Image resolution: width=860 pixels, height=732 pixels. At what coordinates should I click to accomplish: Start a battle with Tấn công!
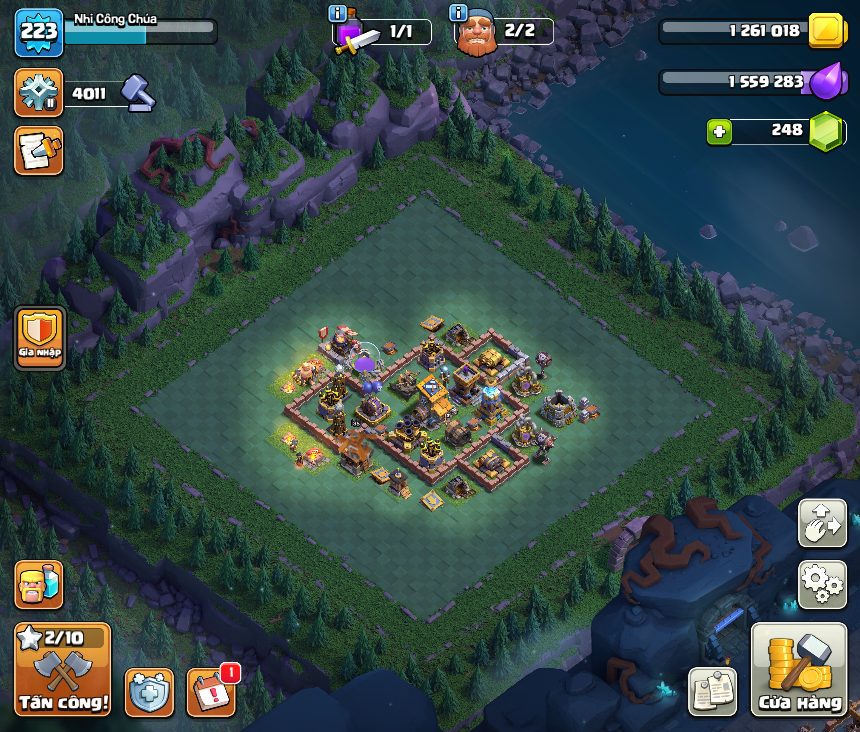(62, 670)
